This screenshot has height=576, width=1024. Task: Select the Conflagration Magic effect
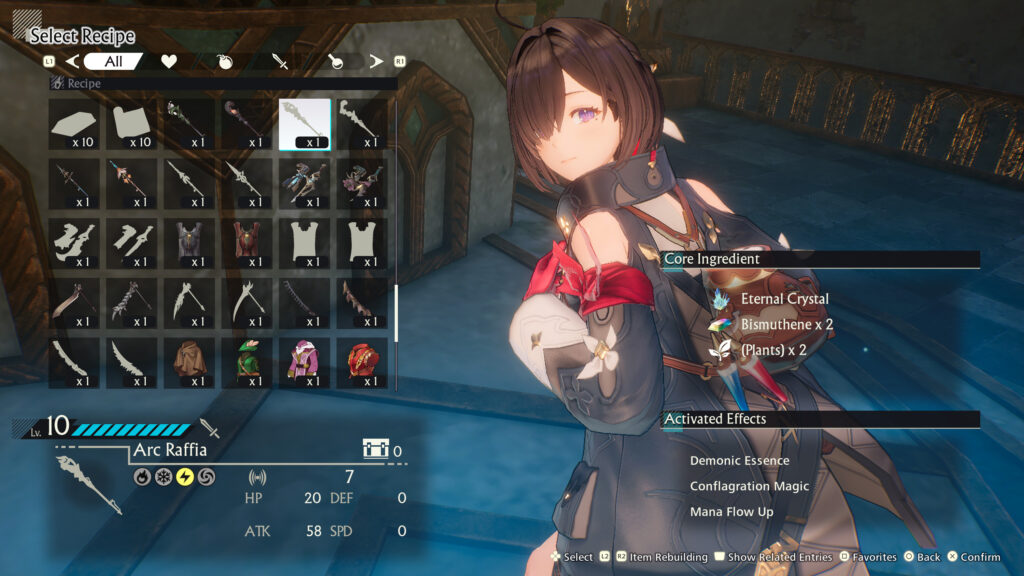[x=749, y=486]
